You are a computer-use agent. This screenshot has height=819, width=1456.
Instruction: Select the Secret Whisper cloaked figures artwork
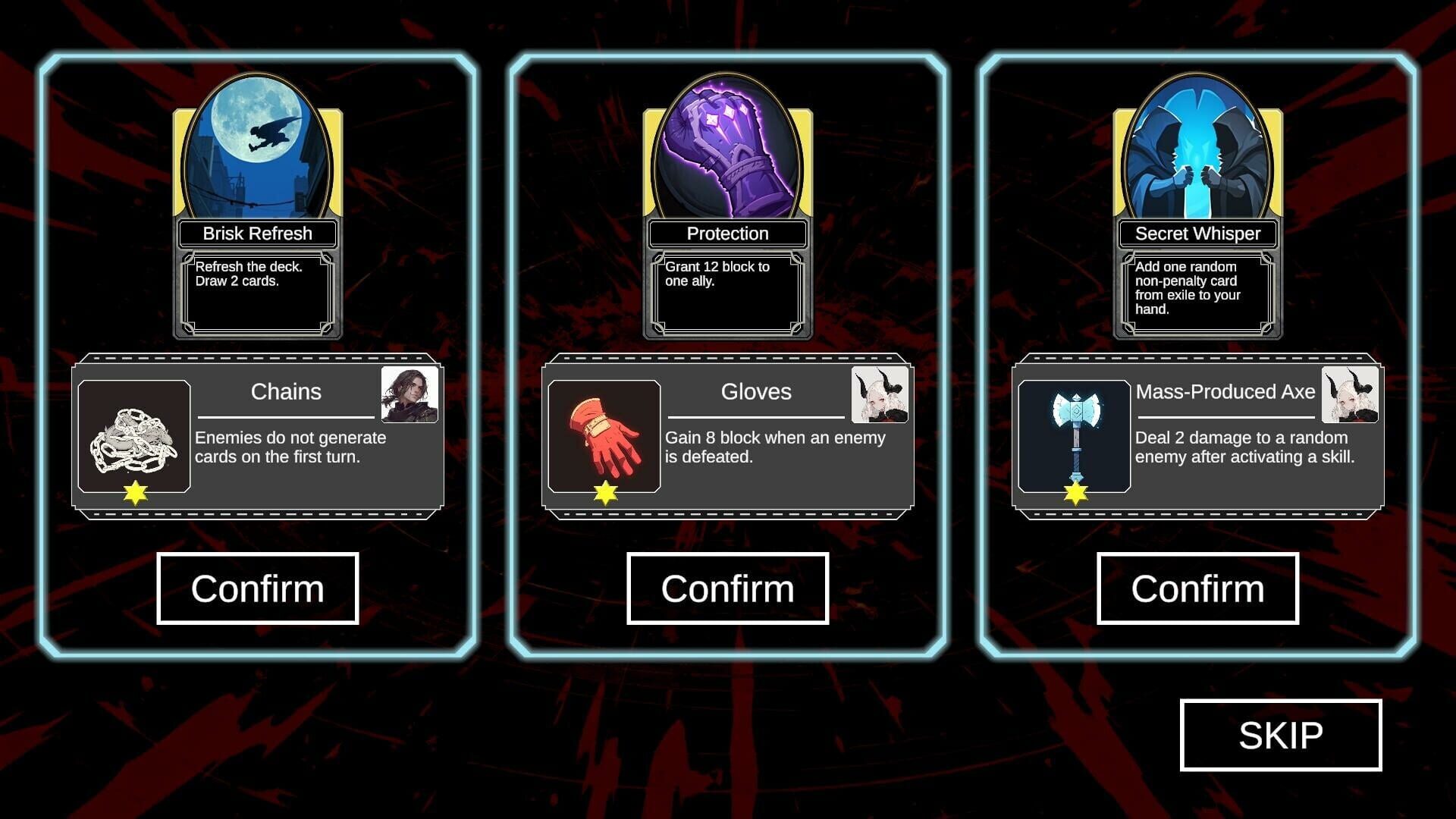(1197, 152)
